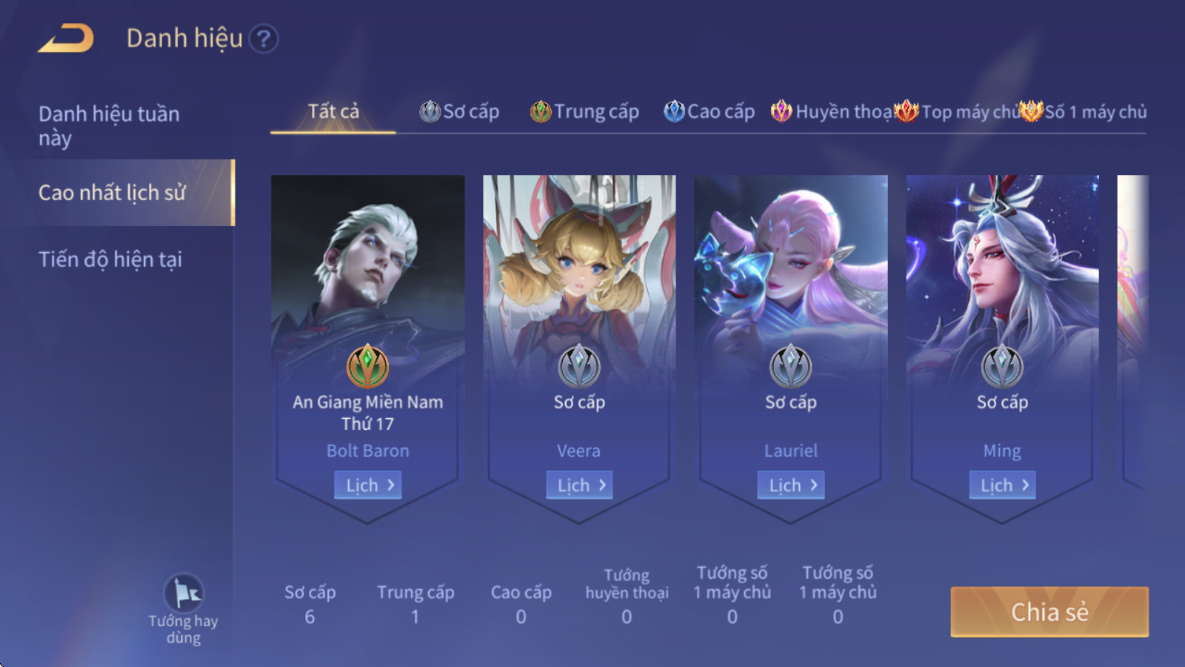Go back using the return arrow
Screen dimensions: 1185x667
(66, 39)
